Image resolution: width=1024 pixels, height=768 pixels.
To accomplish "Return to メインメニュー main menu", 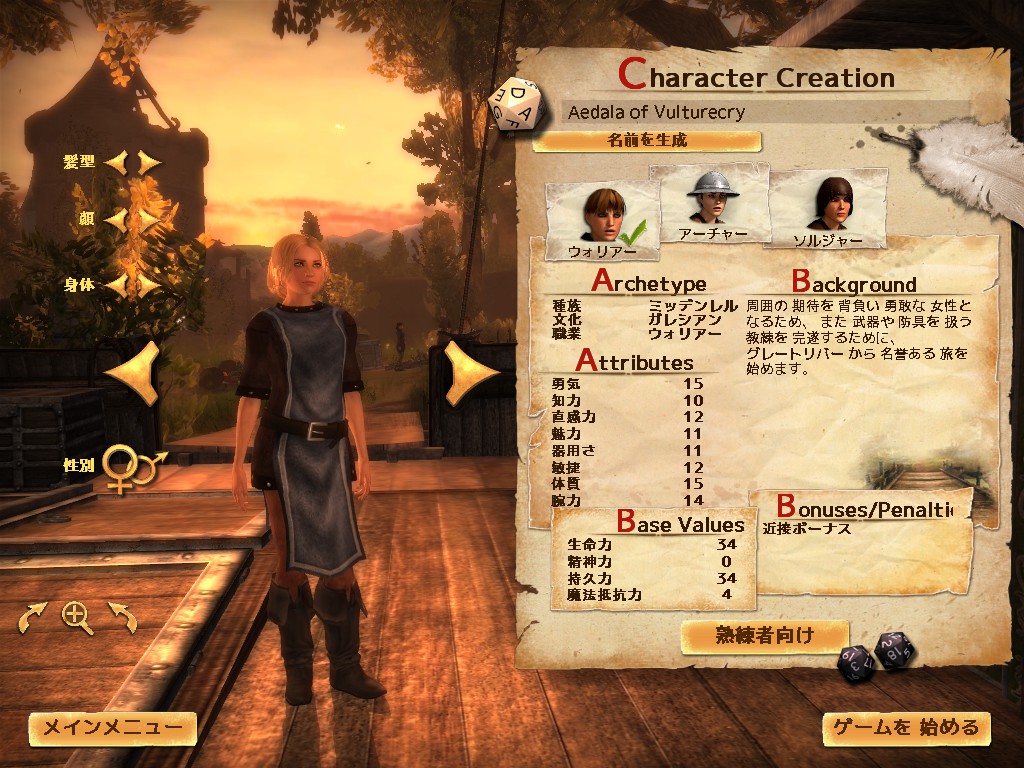I will (112, 728).
